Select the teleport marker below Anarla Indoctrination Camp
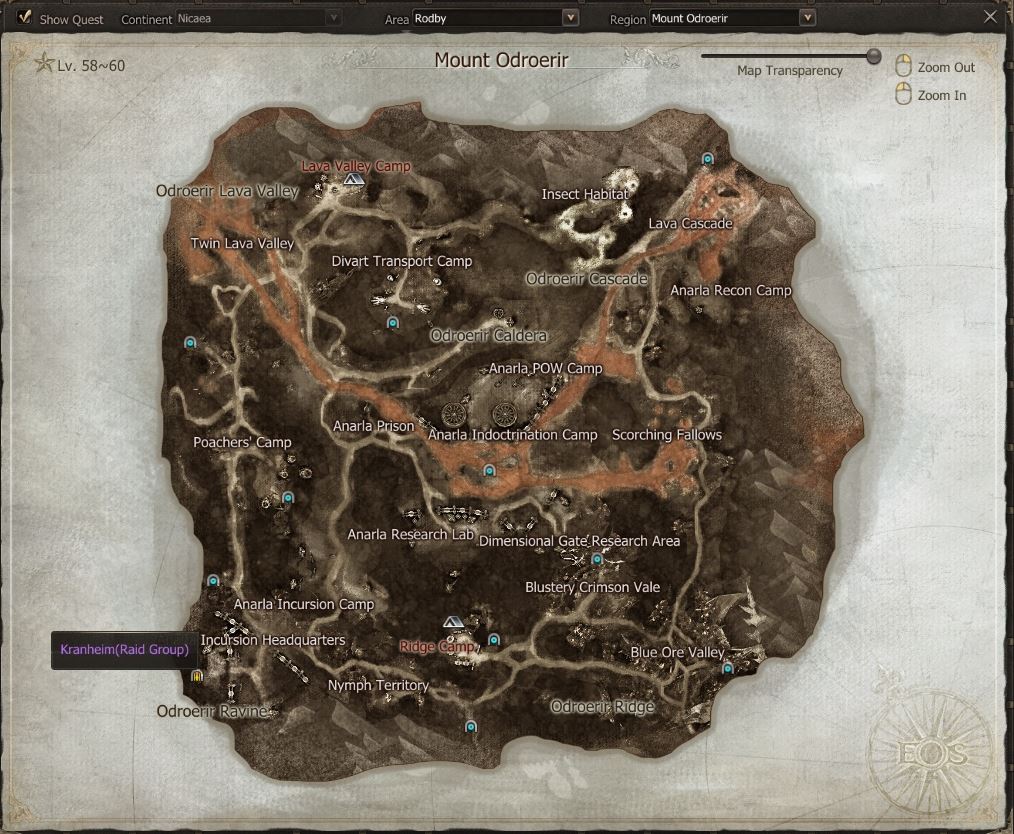Image resolution: width=1014 pixels, height=834 pixels. pyautogui.click(x=489, y=470)
